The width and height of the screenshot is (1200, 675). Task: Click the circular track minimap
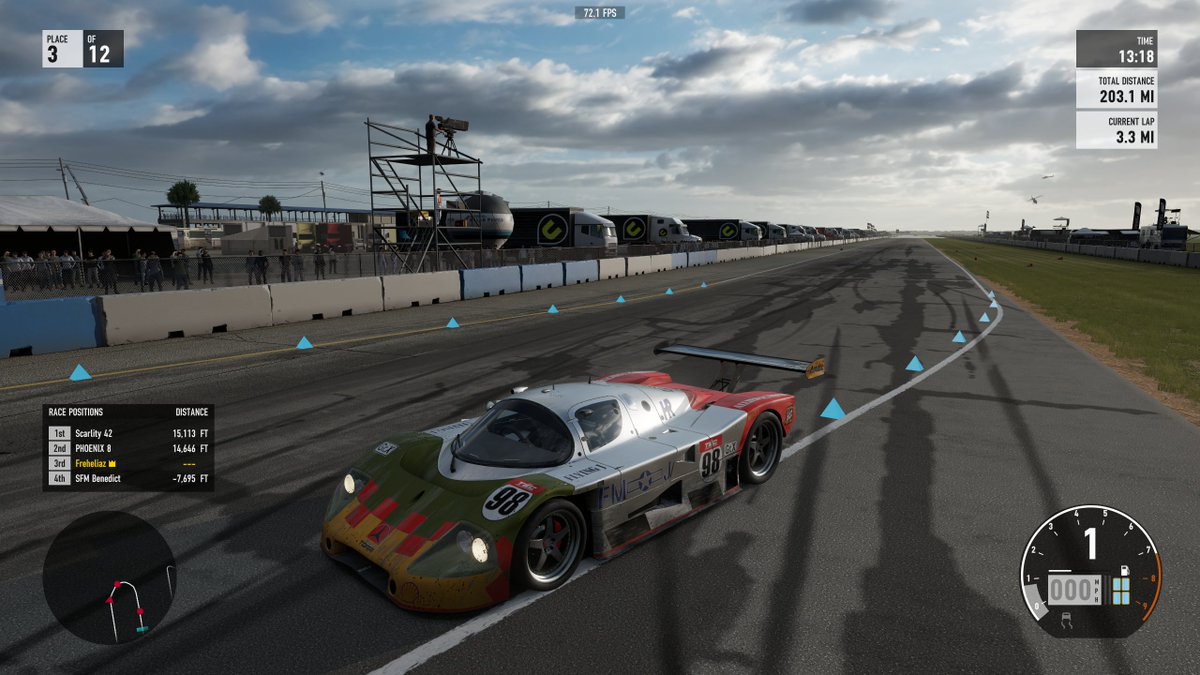pos(109,577)
